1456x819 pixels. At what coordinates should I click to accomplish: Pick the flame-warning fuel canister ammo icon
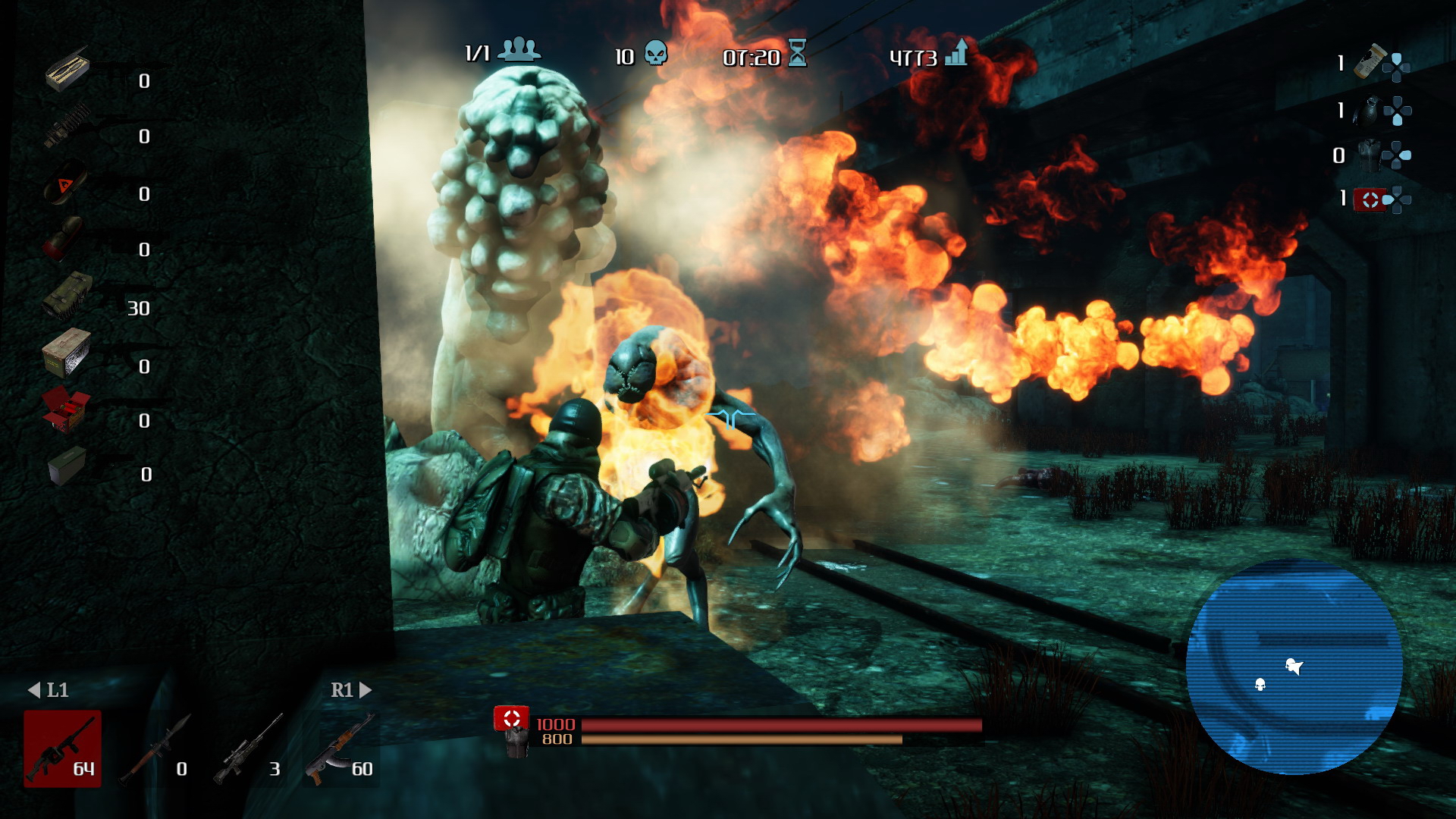point(65,183)
